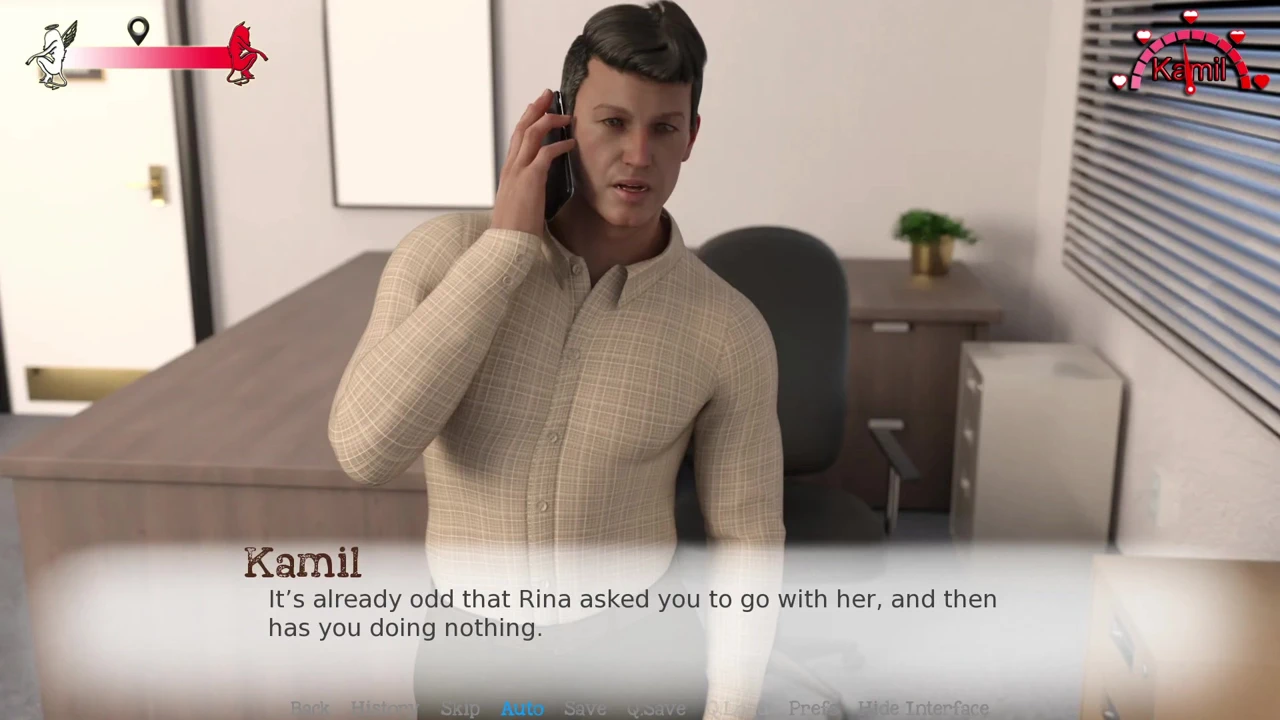Click Hide Interface
1280x720 pixels.
[x=923, y=708]
